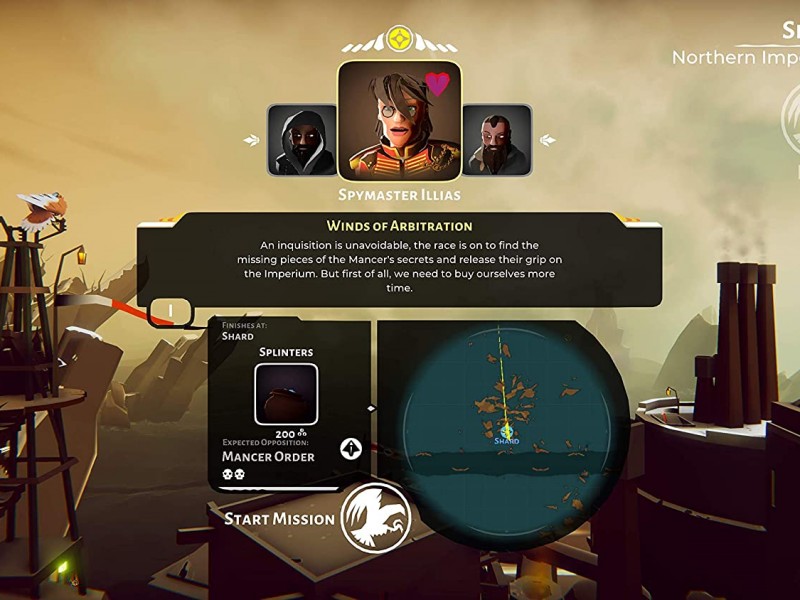Screen dimensions: 800x600
Task: Select the Splinters reward thumbnail
Action: click(286, 395)
